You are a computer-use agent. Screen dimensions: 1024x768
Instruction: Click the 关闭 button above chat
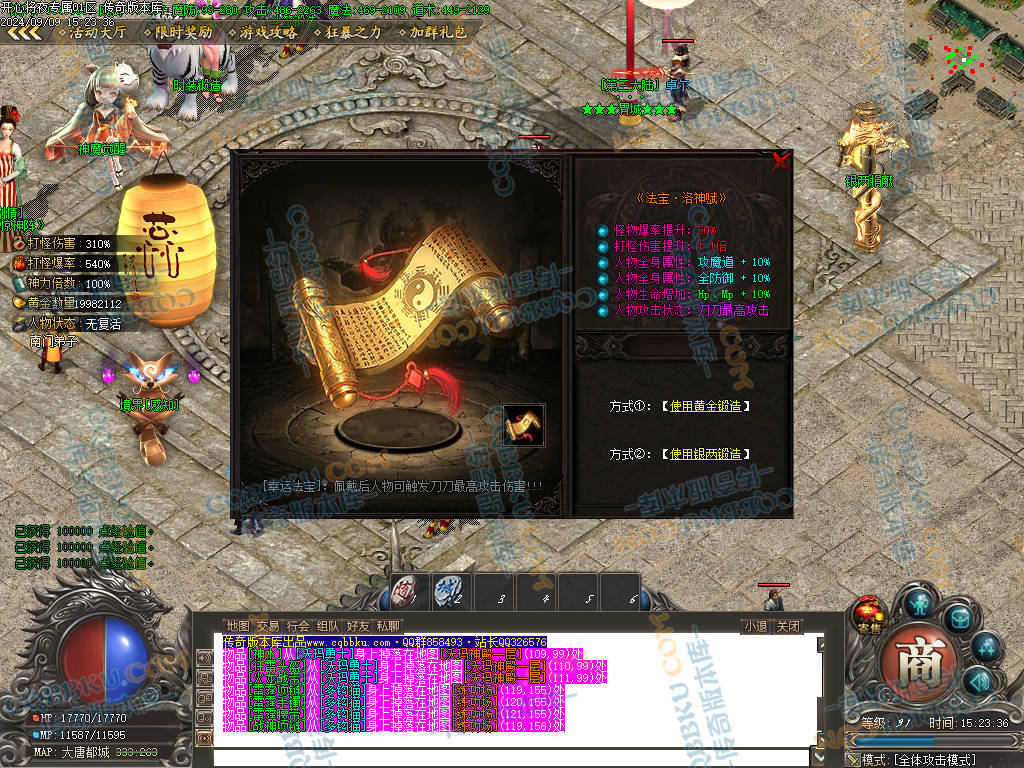click(789, 627)
